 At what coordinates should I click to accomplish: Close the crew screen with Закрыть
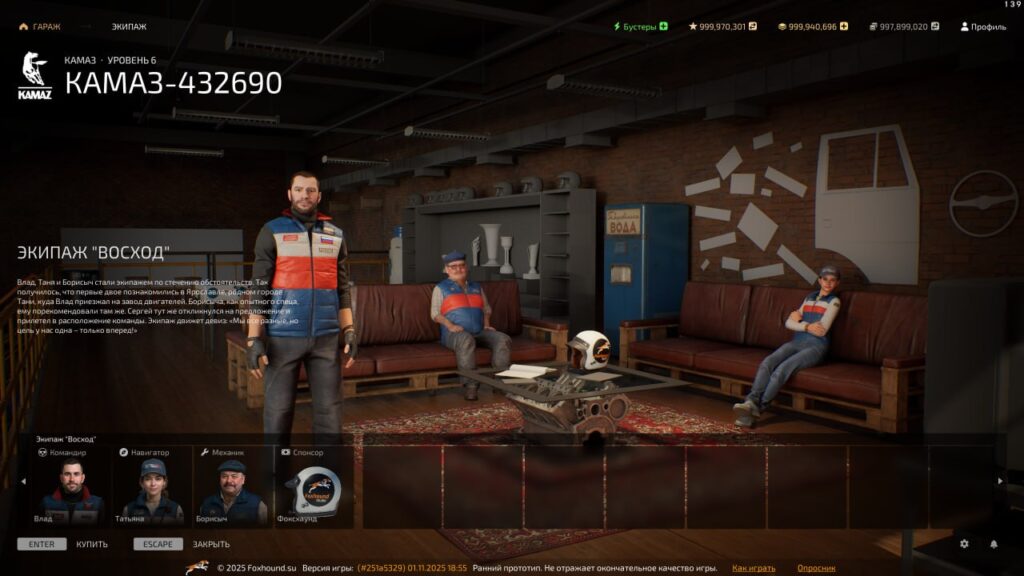[211, 544]
